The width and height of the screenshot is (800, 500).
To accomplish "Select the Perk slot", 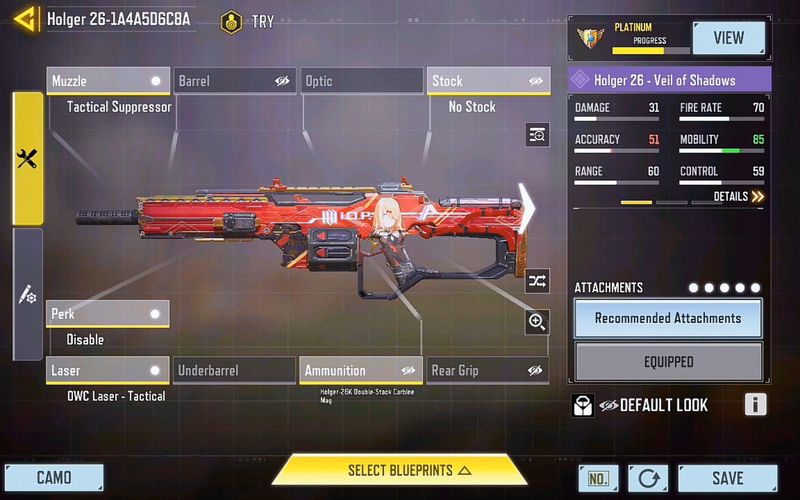I will [108, 314].
